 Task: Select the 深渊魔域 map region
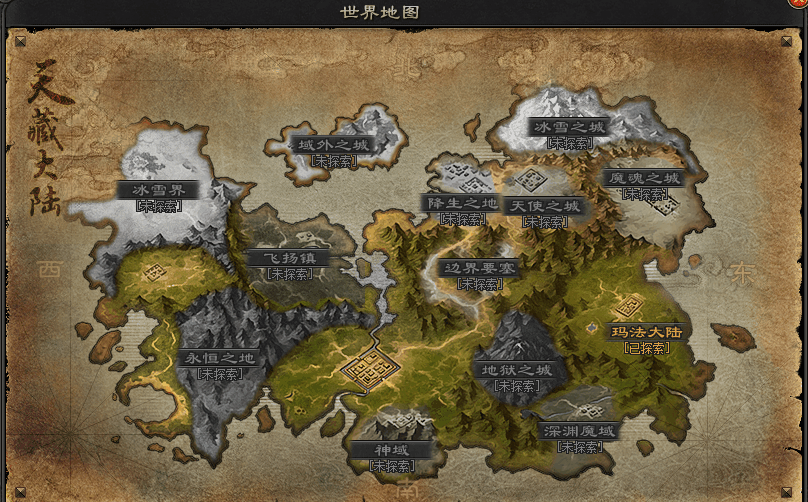coord(580,432)
